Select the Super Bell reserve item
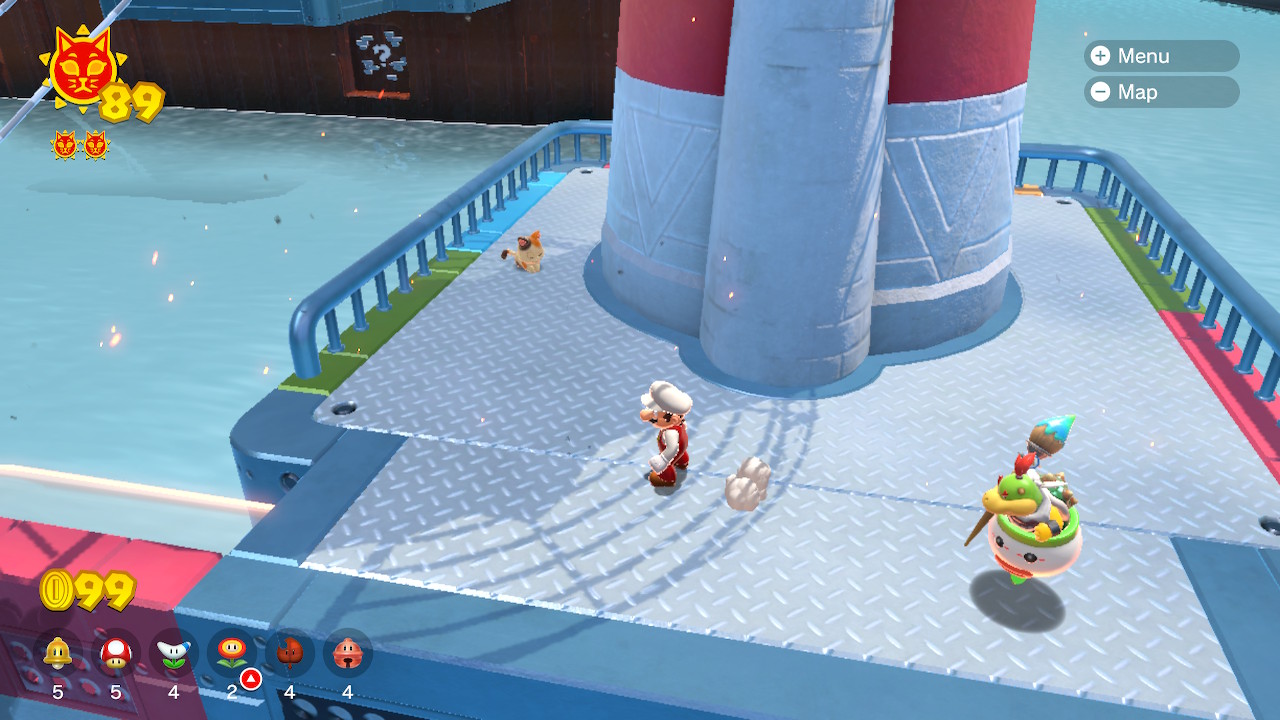 [x=58, y=654]
